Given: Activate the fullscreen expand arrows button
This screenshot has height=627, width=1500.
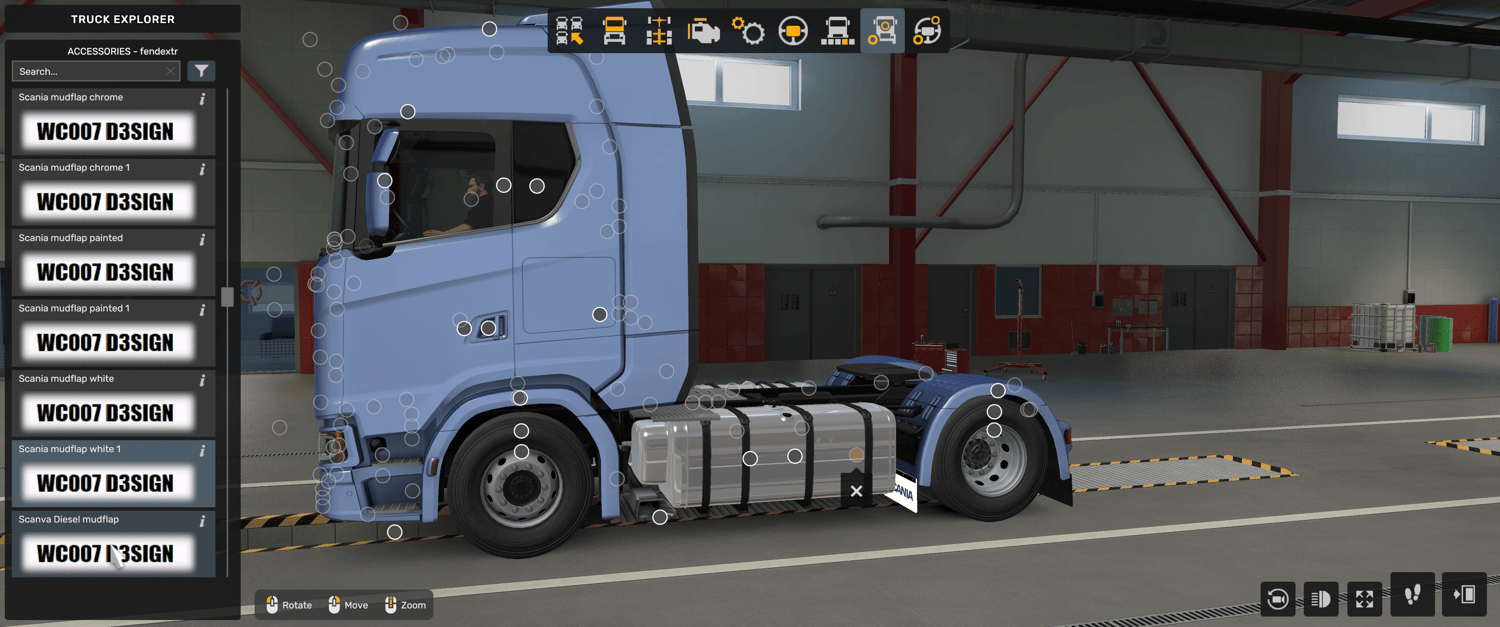Looking at the screenshot, I should [x=1365, y=599].
